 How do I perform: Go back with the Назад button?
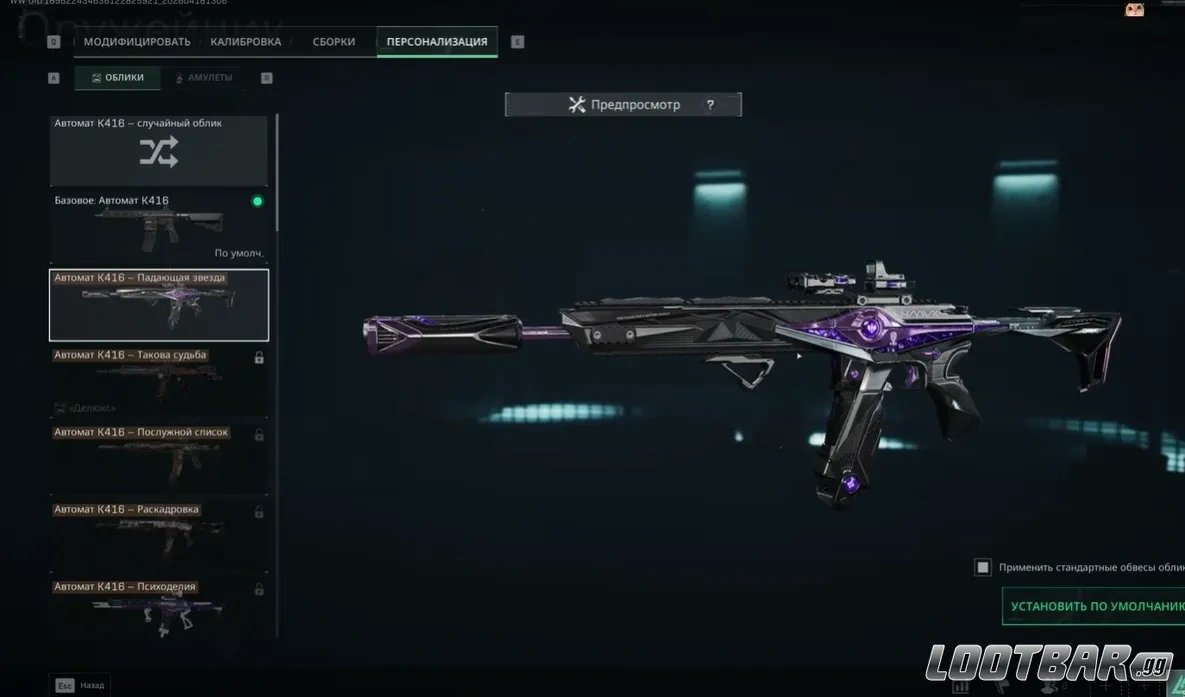[x=81, y=685]
